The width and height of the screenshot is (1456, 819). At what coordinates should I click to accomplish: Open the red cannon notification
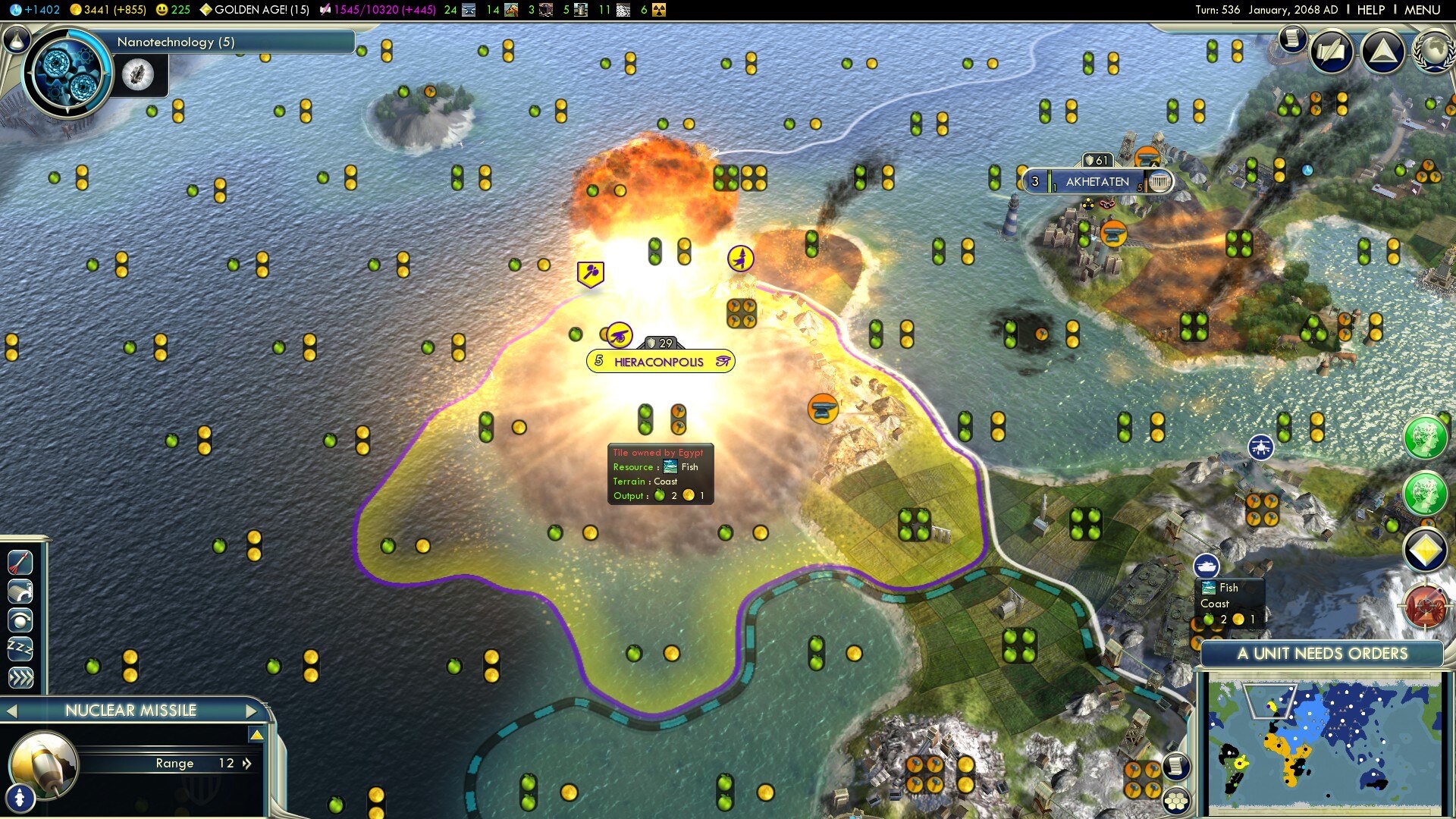click(1425, 606)
